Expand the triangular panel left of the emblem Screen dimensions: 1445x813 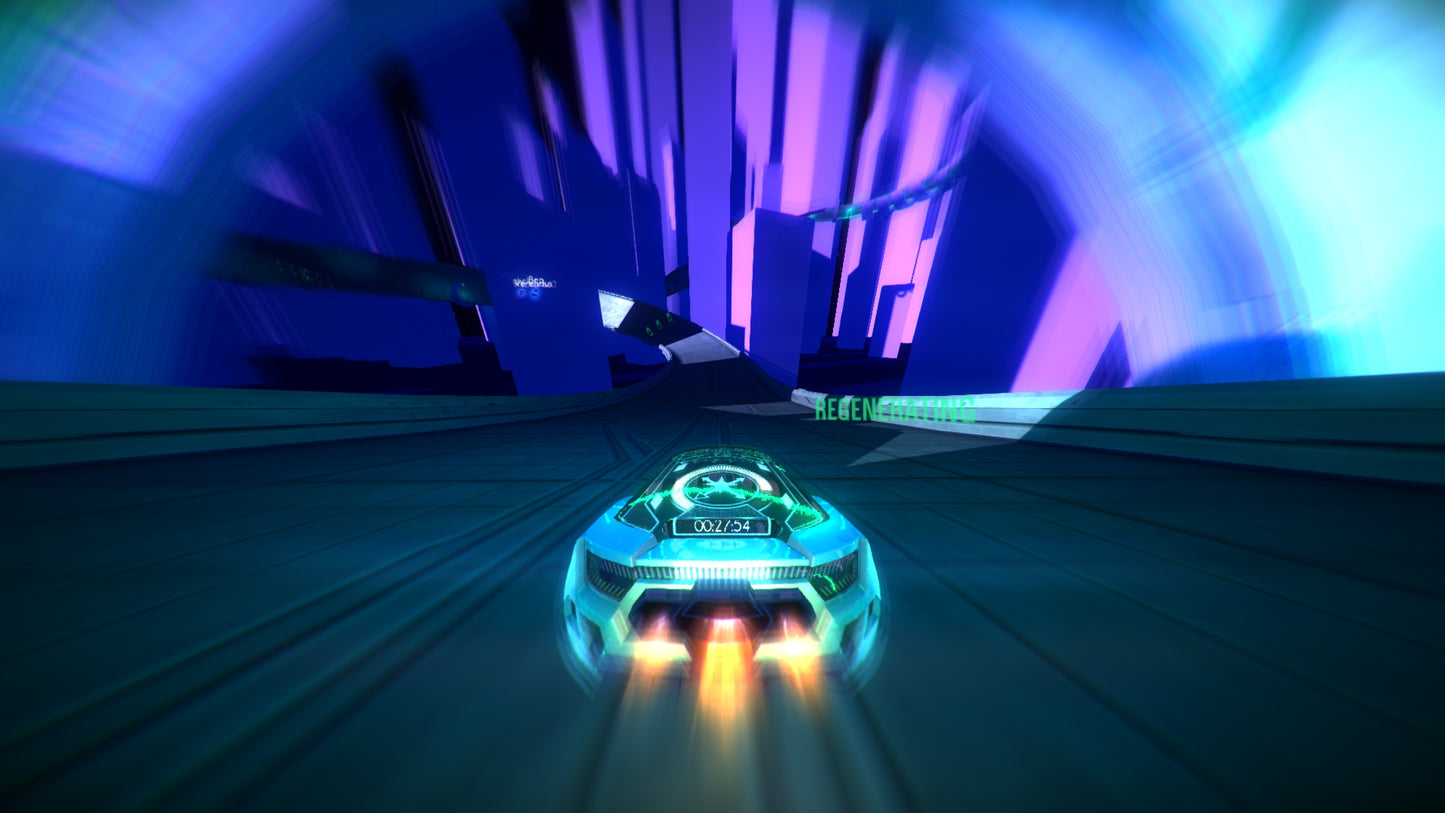pos(644,510)
